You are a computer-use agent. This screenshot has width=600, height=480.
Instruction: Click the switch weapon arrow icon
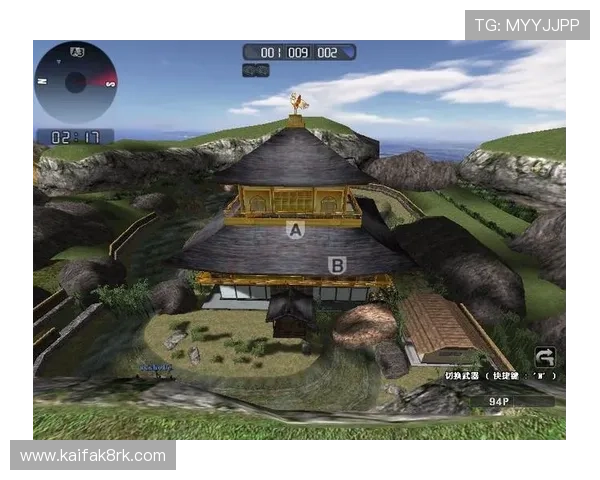[545, 357]
